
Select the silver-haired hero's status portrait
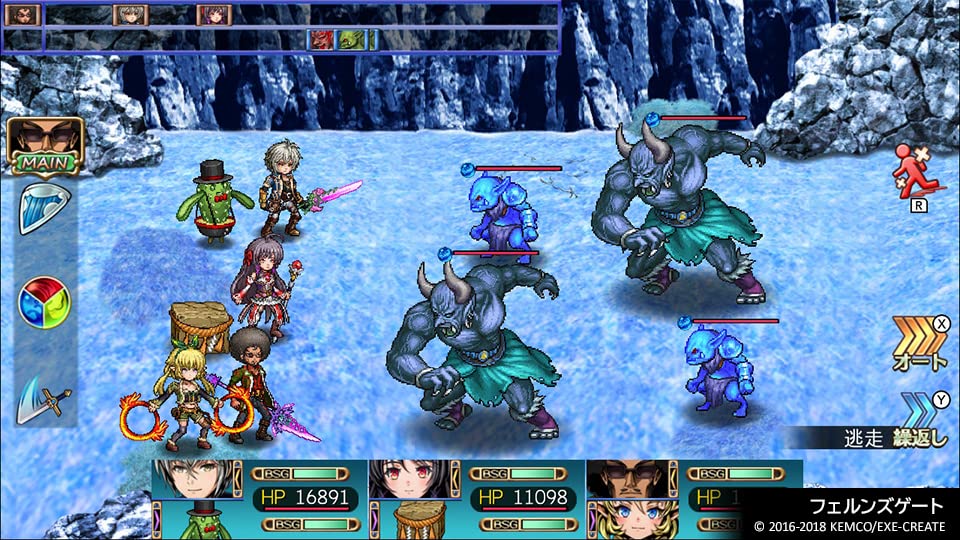[194, 479]
